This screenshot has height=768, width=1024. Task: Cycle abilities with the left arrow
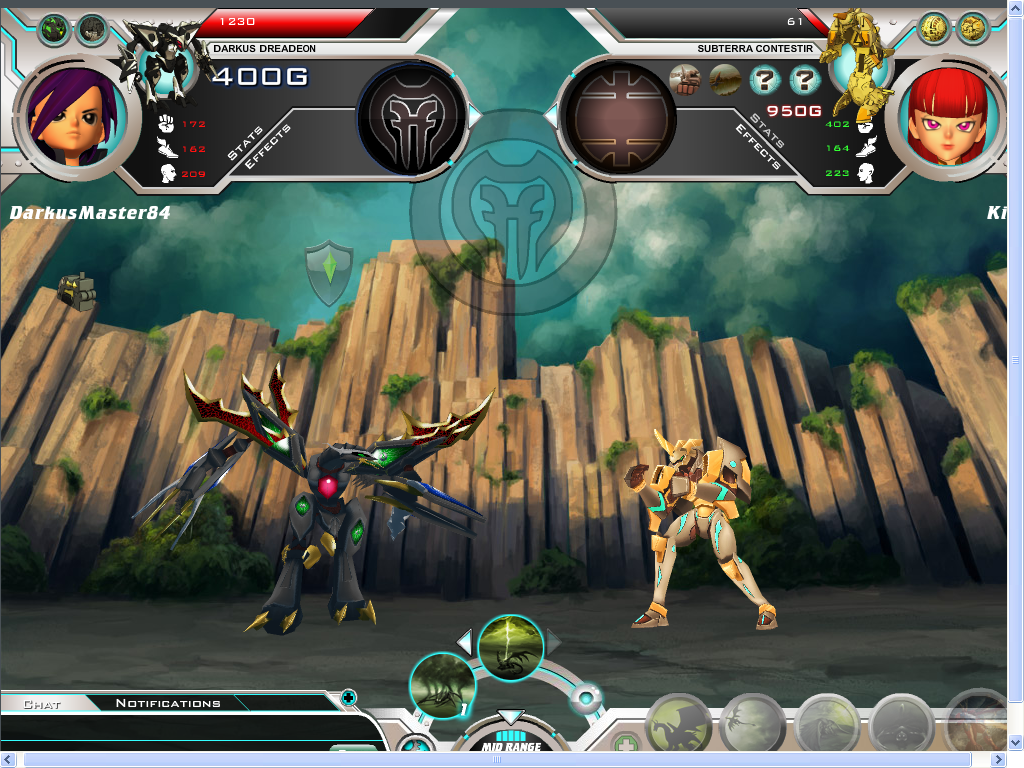(x=464, y=640)
